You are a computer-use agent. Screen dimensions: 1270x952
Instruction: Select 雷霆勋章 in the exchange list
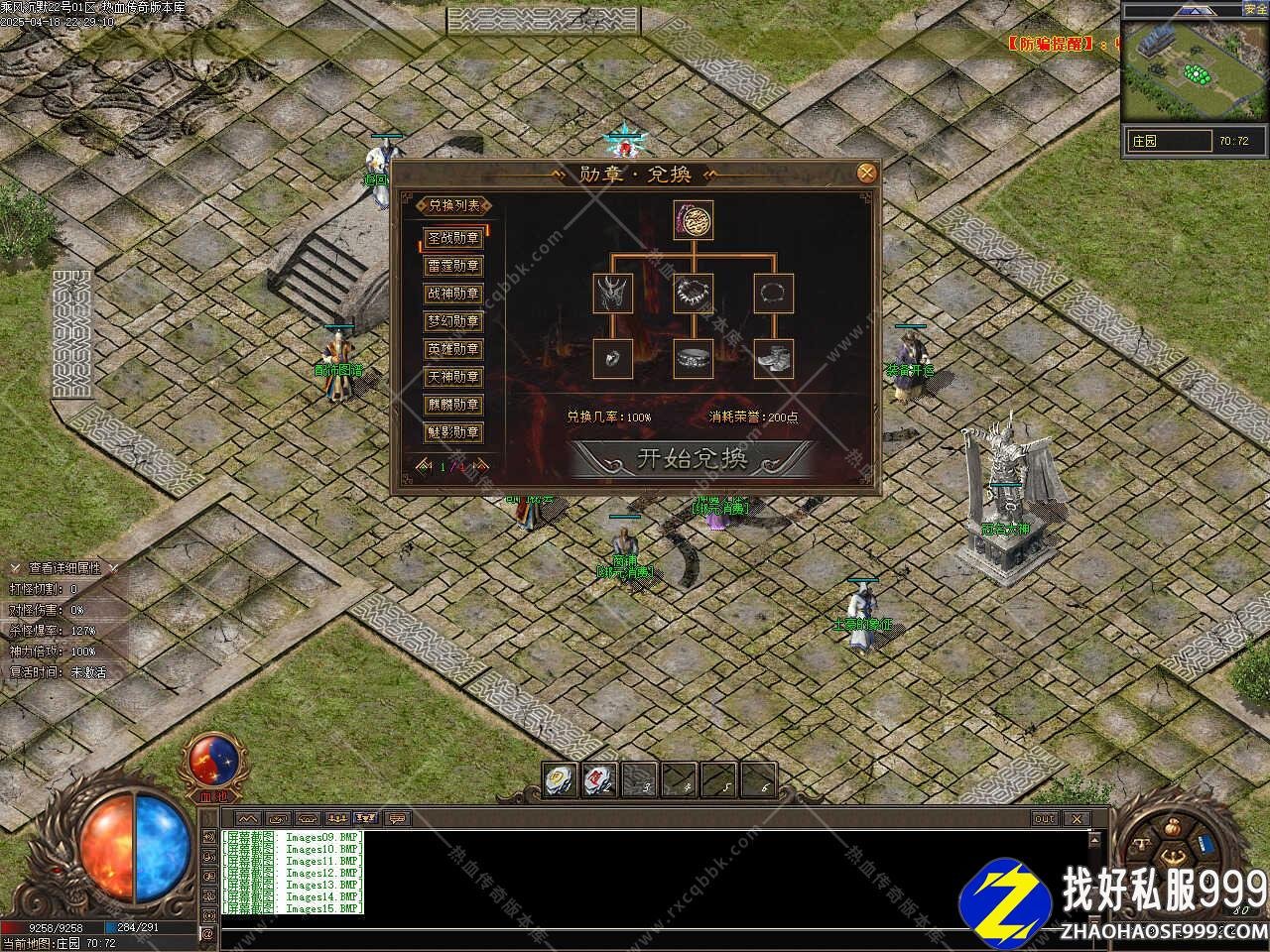(x=453, y=266)
